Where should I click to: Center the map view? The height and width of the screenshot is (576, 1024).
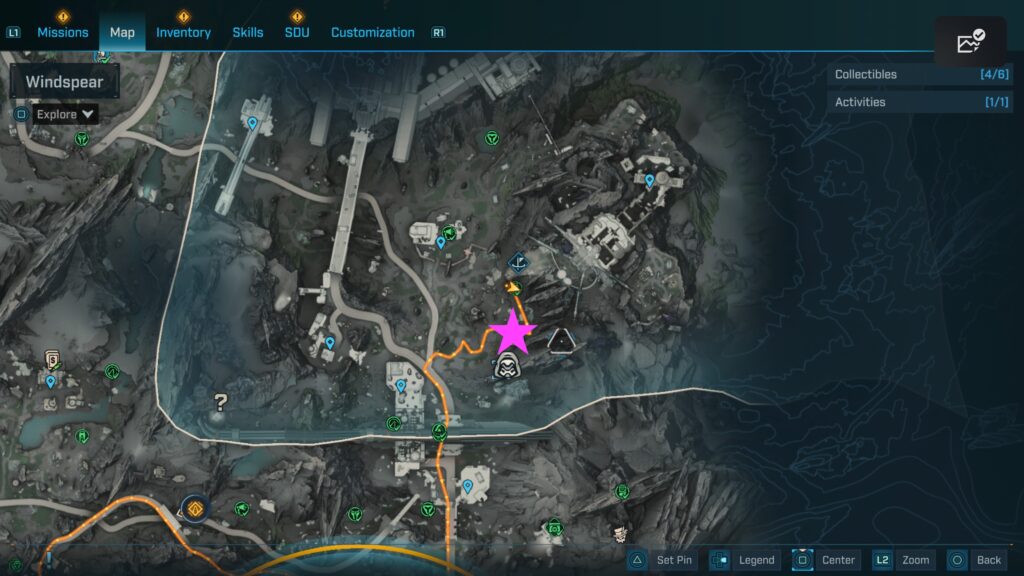[826, 560]
